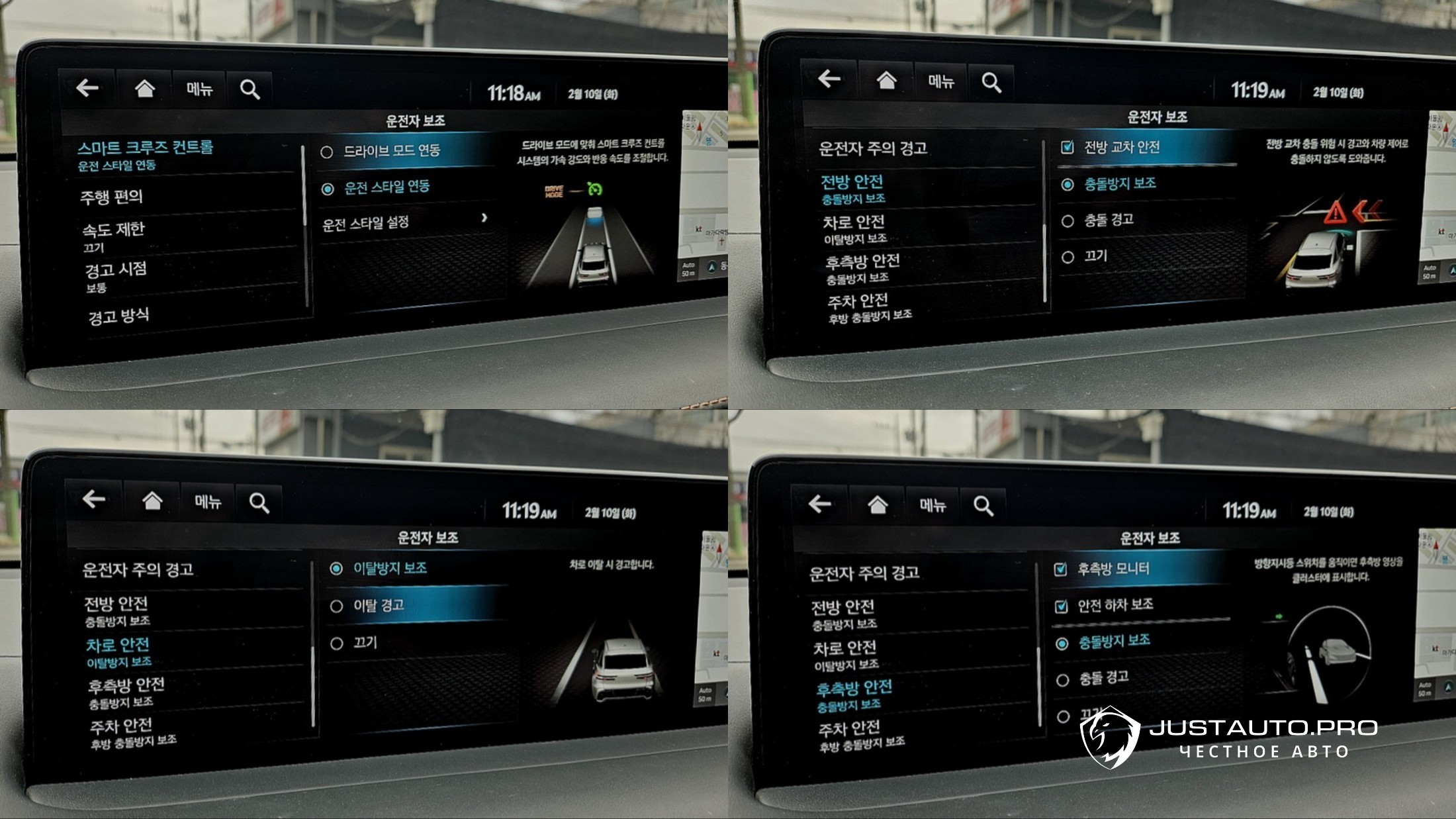Select the blue-highlighted 후측방 안전 menu entry
Image resolution: width=1456 pixels, height=819 pixels.
854,695
